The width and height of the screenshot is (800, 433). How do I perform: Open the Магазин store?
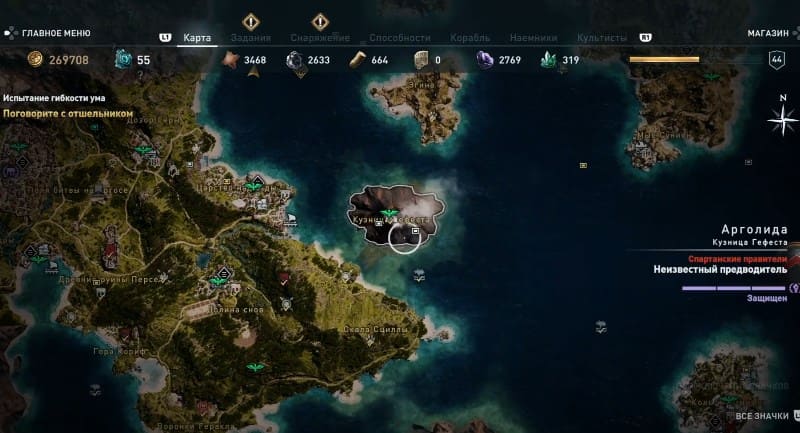point(768,32)
